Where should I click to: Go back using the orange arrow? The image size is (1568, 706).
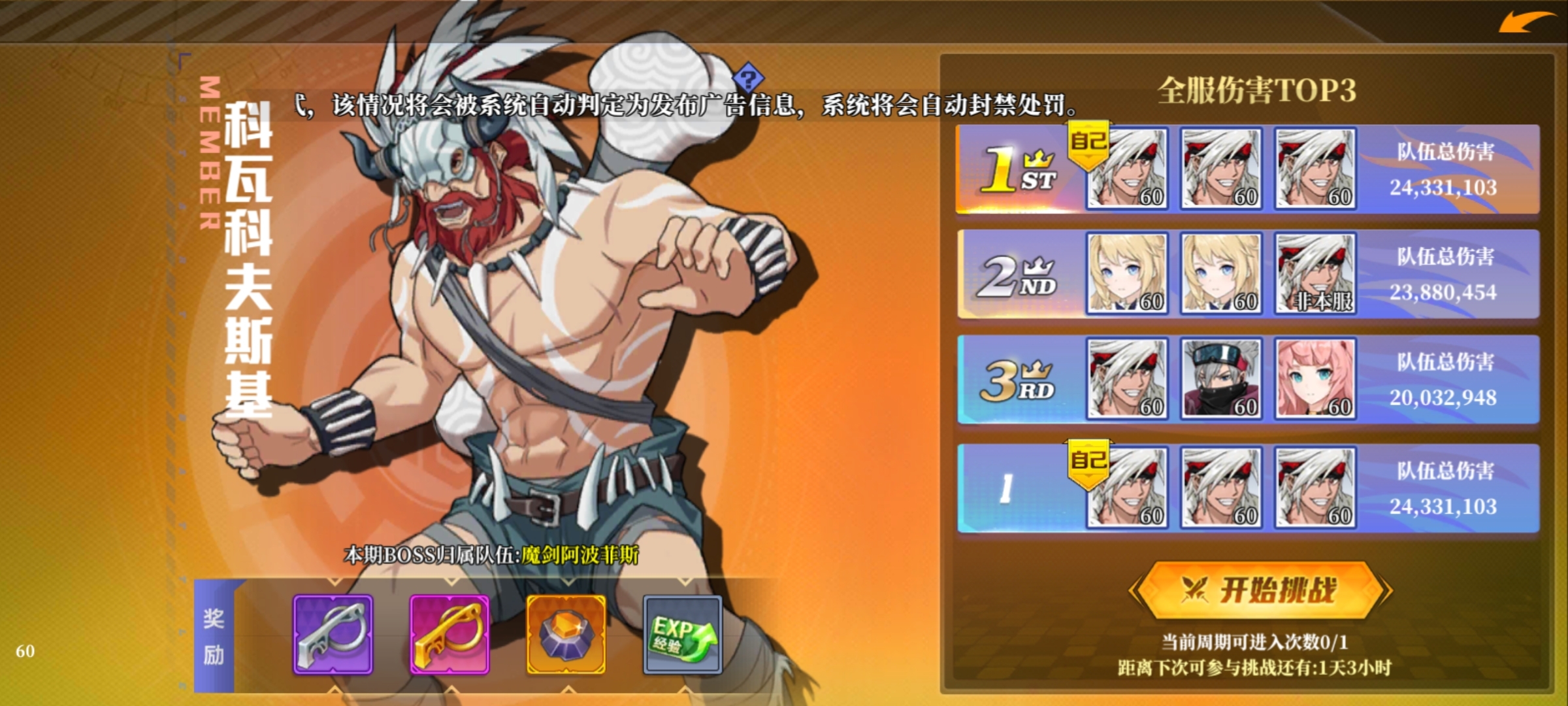(x=1527, y=23)
